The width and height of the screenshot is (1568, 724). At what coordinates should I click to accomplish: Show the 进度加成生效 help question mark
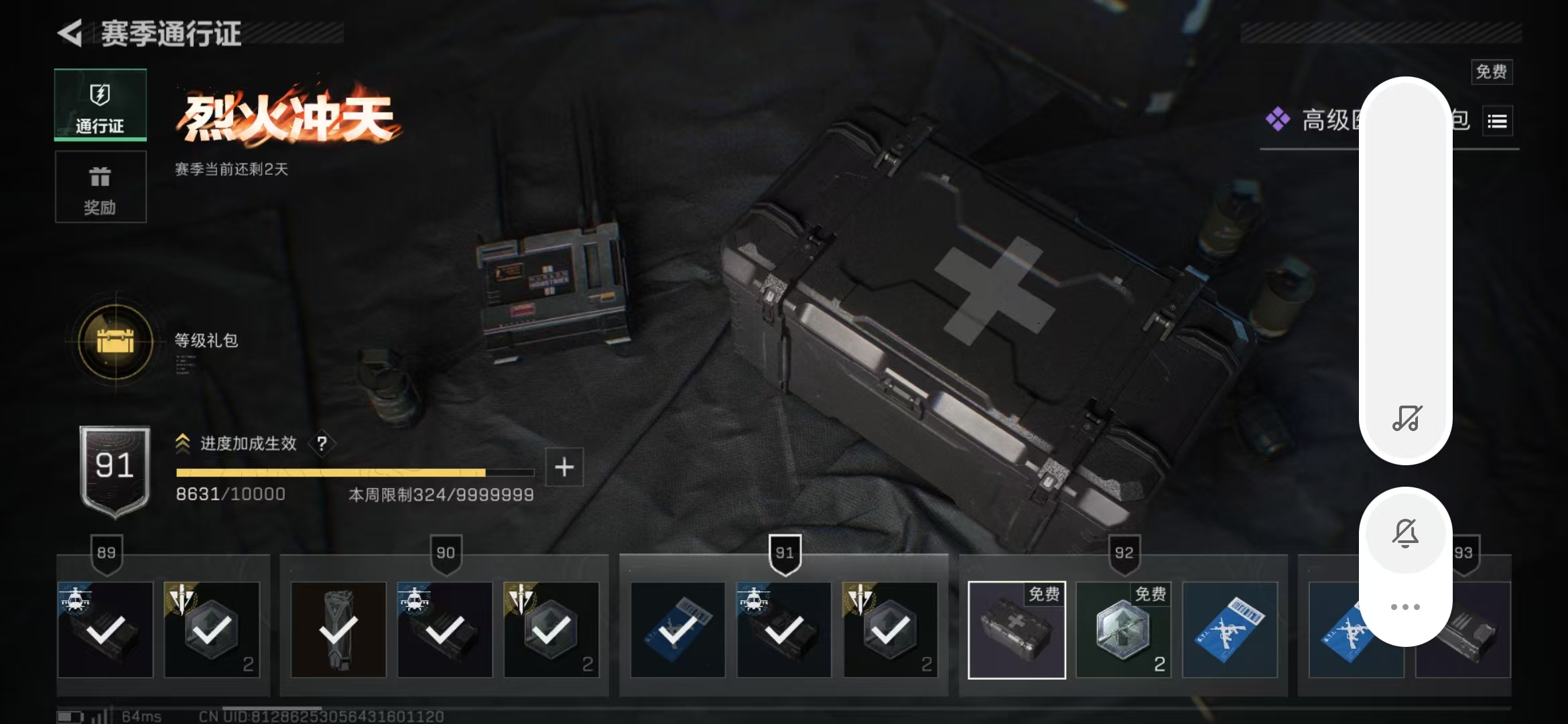pos(322,443)
